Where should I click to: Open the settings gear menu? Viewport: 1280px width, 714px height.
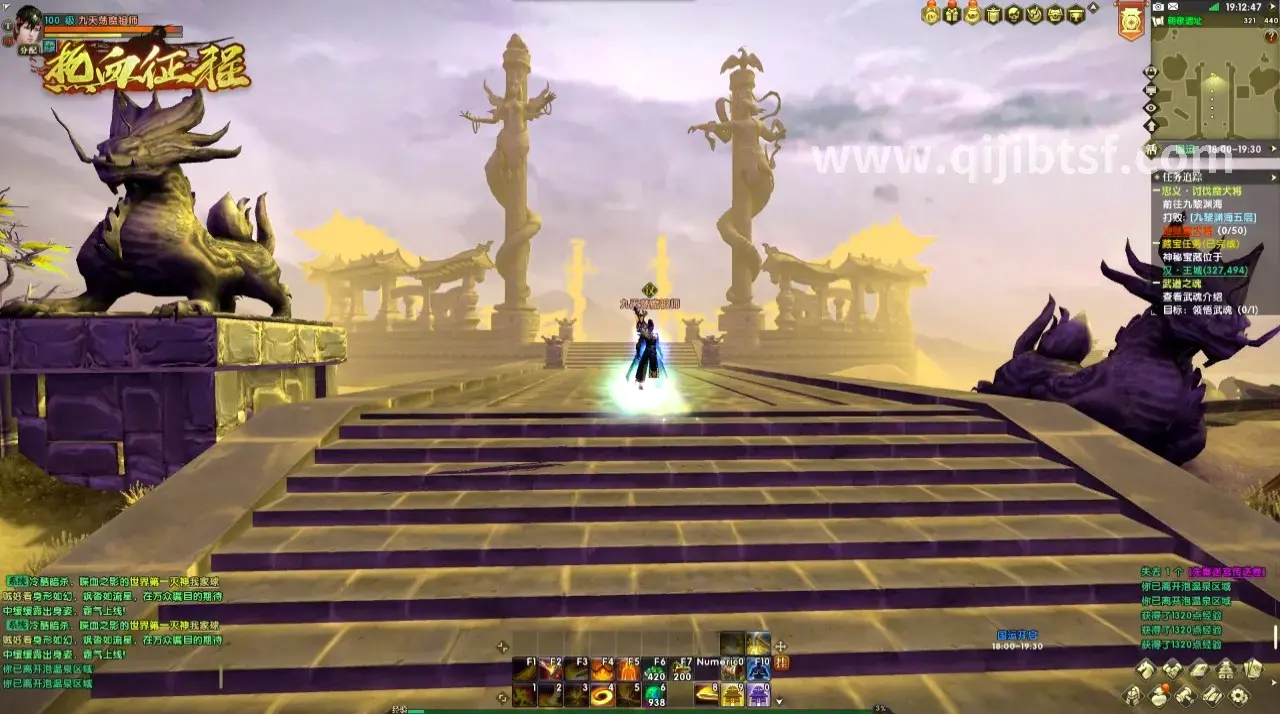[1239, 696]
